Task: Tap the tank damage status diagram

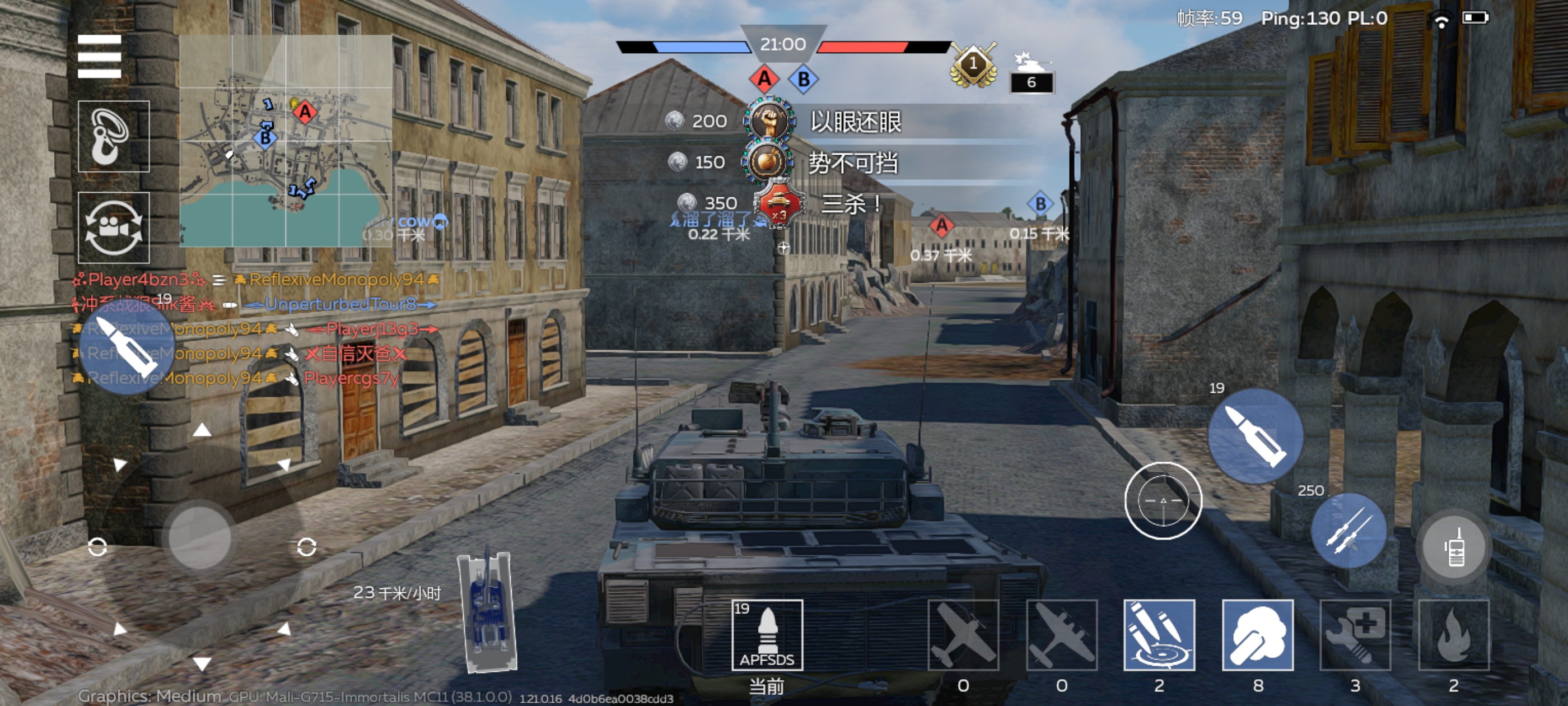Action: click(x=488, y=612)
